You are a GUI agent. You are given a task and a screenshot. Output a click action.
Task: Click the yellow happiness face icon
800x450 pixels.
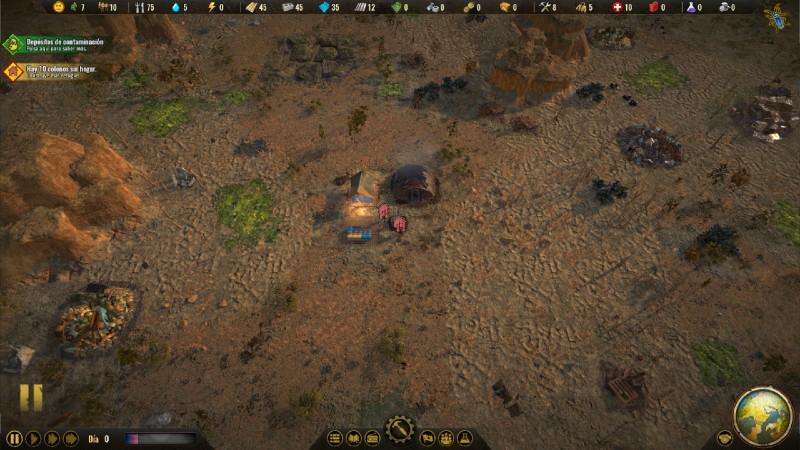(59, 7)
